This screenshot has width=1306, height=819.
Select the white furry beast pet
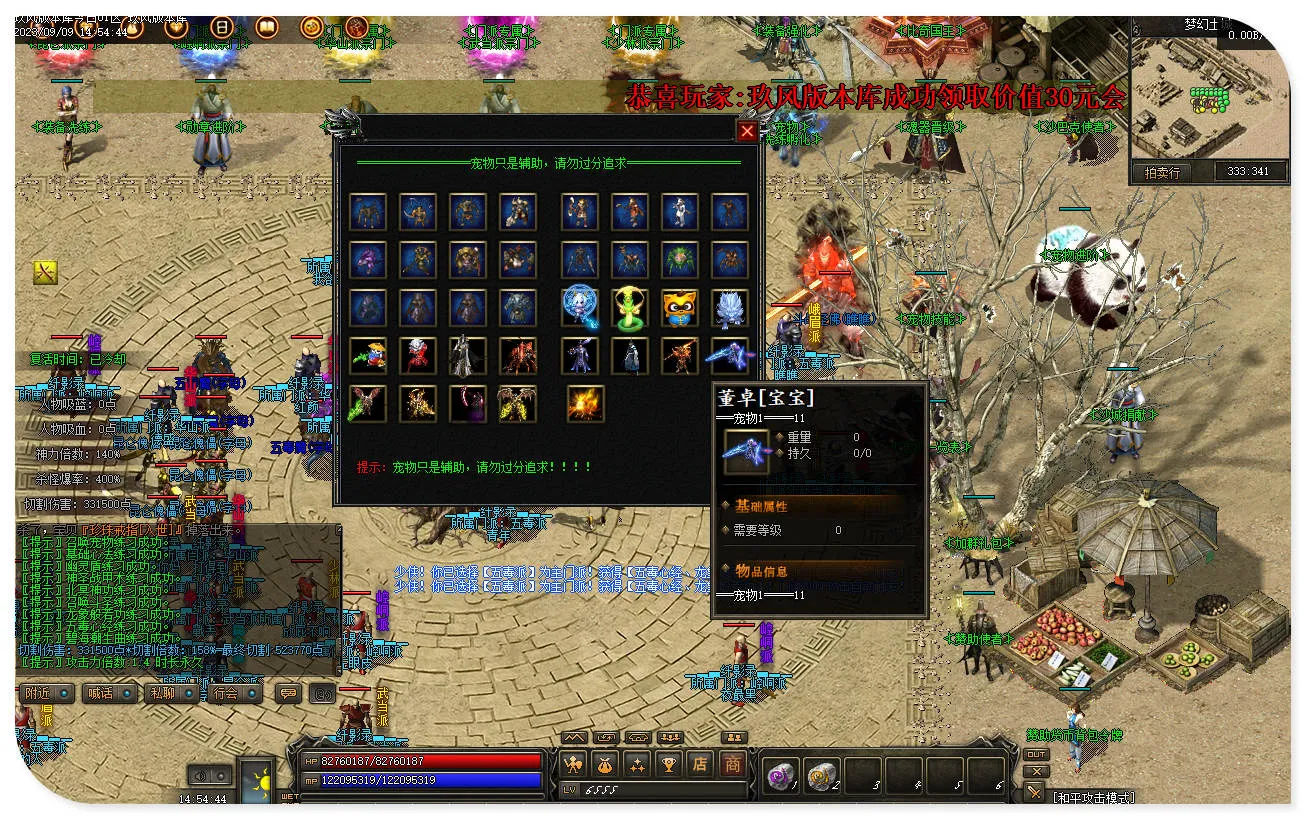coord(729,308)
